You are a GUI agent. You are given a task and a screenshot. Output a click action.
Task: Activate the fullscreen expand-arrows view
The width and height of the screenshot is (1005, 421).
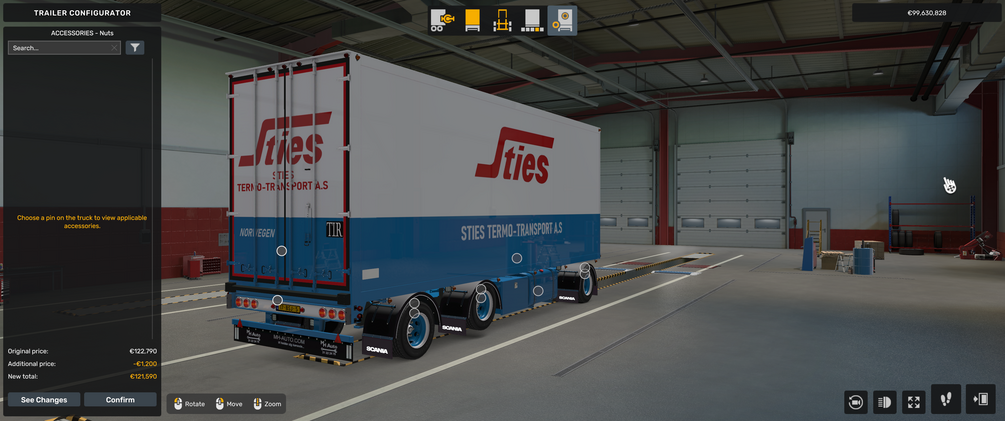(914, 402)
